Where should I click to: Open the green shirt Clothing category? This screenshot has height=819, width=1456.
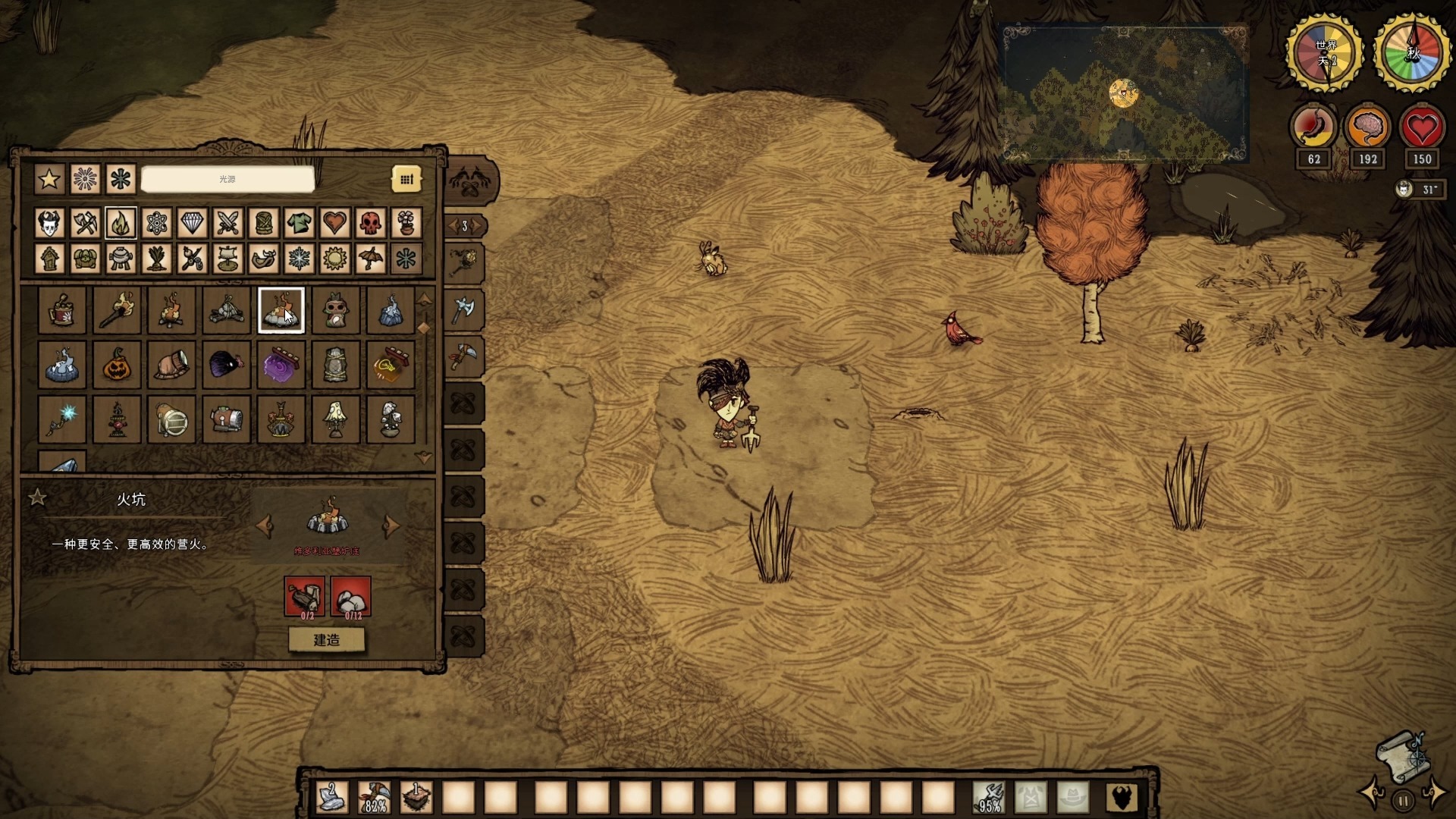[x=299, y=223]
